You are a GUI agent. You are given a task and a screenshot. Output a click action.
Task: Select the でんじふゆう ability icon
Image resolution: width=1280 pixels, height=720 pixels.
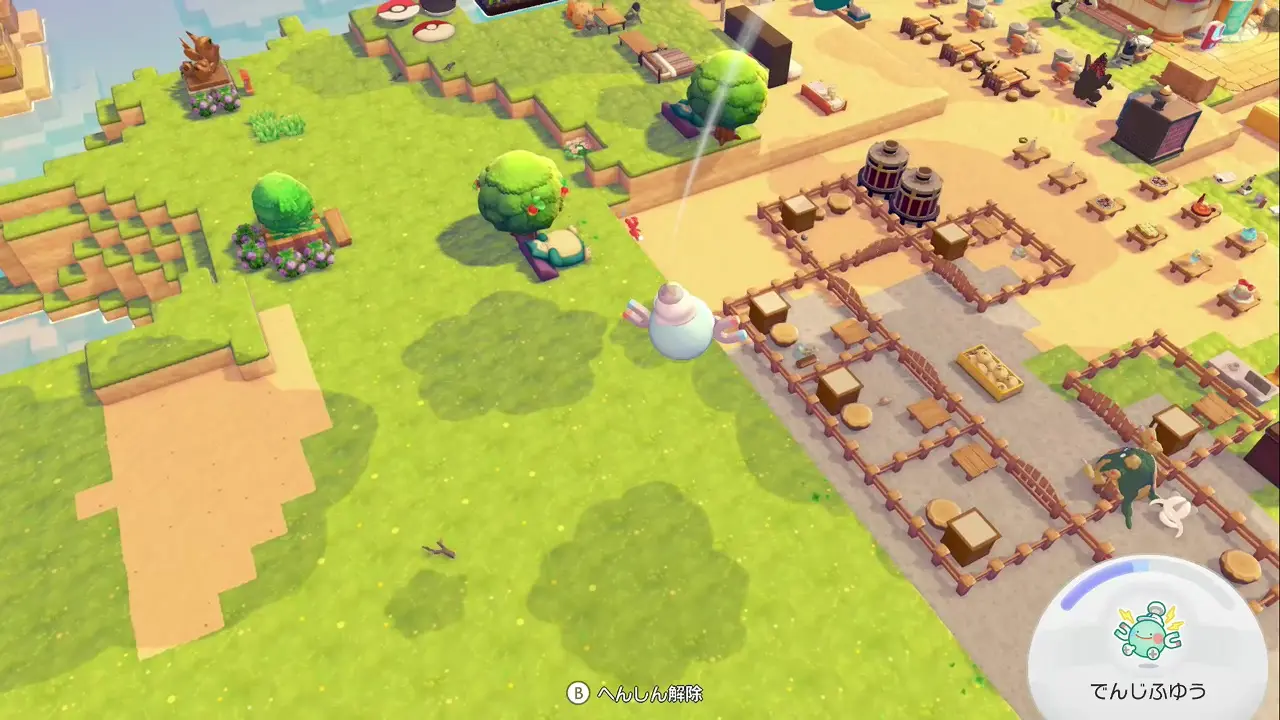tap(1148, 634)
